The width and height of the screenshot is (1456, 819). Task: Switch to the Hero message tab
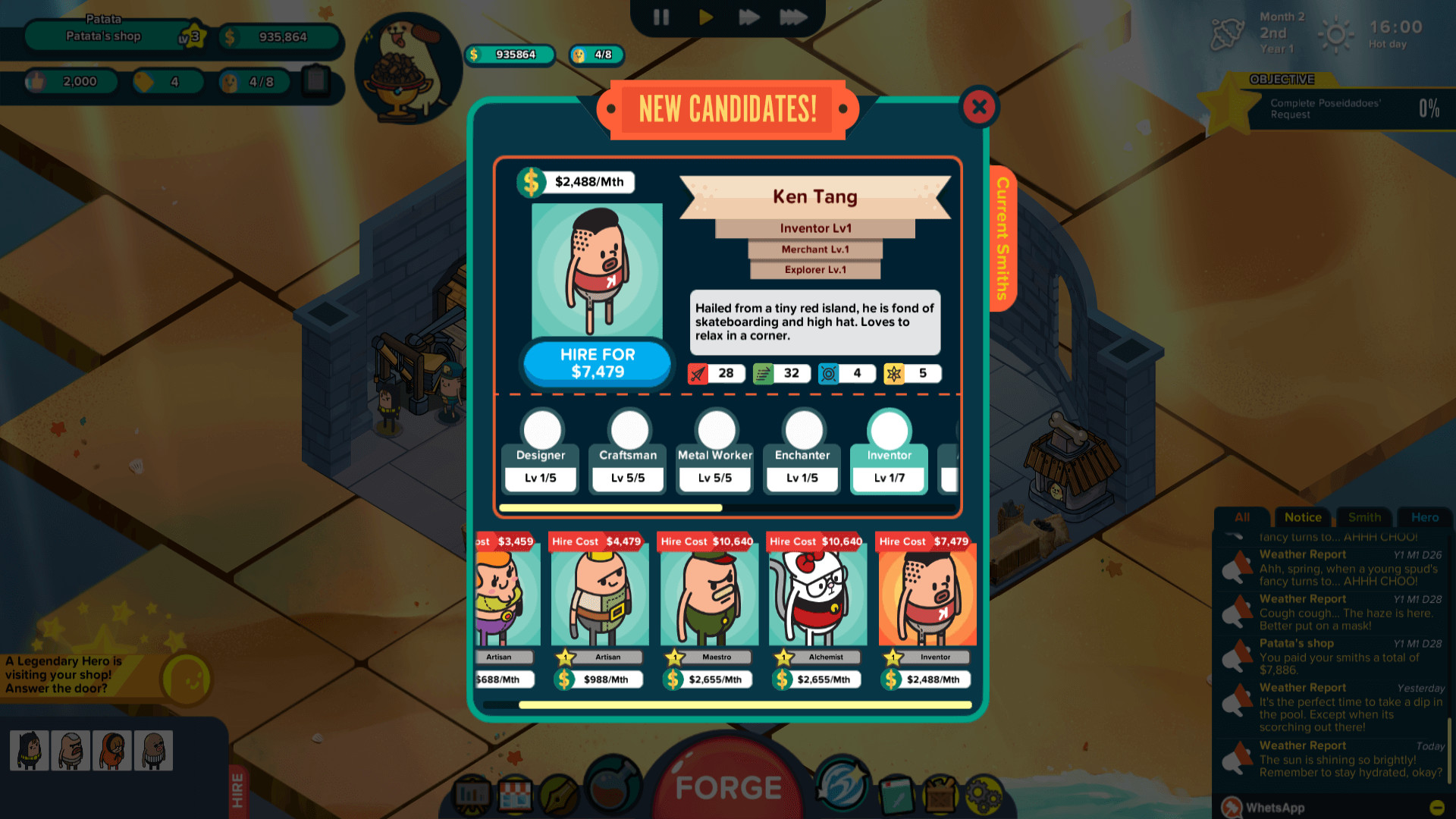pos(1424,517)
